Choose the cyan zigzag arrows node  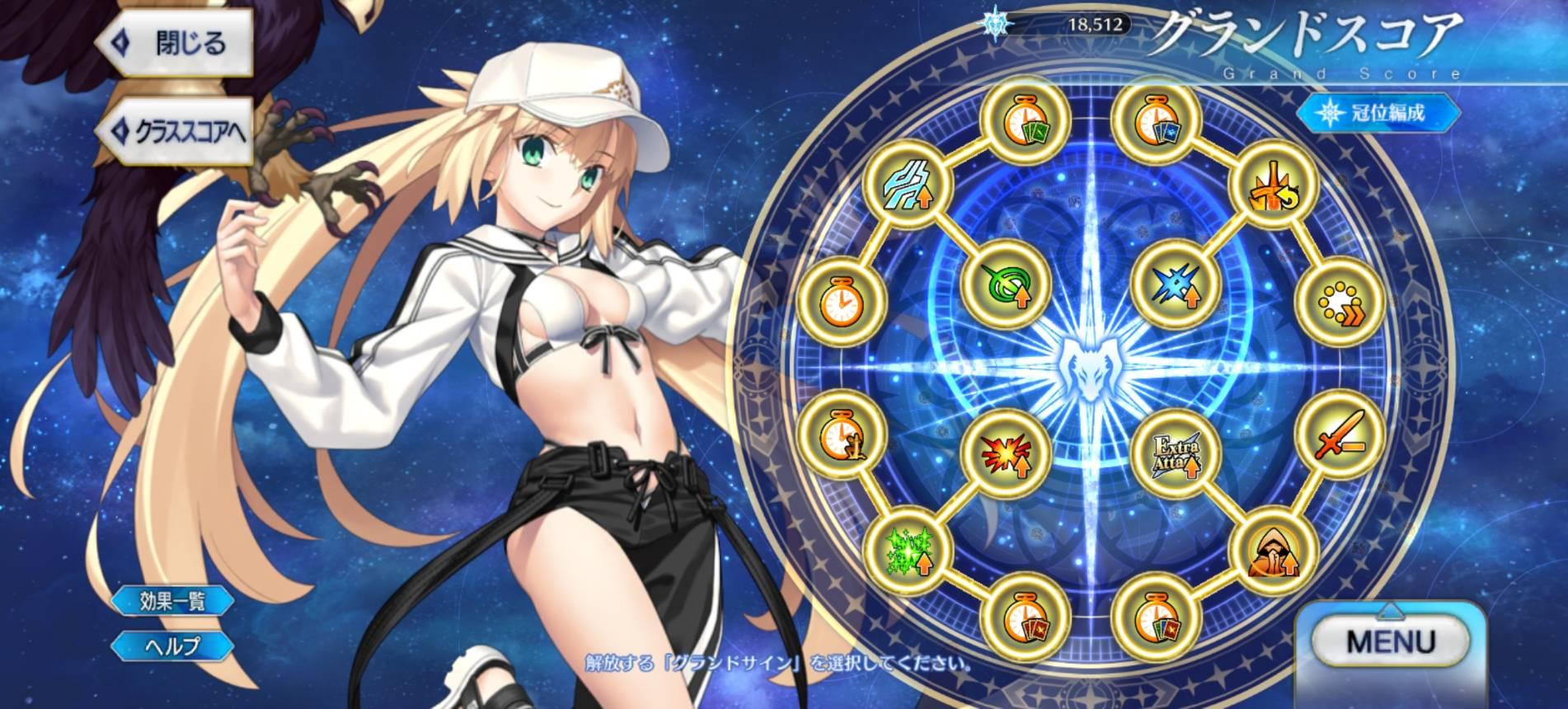[x=904, y=184]
